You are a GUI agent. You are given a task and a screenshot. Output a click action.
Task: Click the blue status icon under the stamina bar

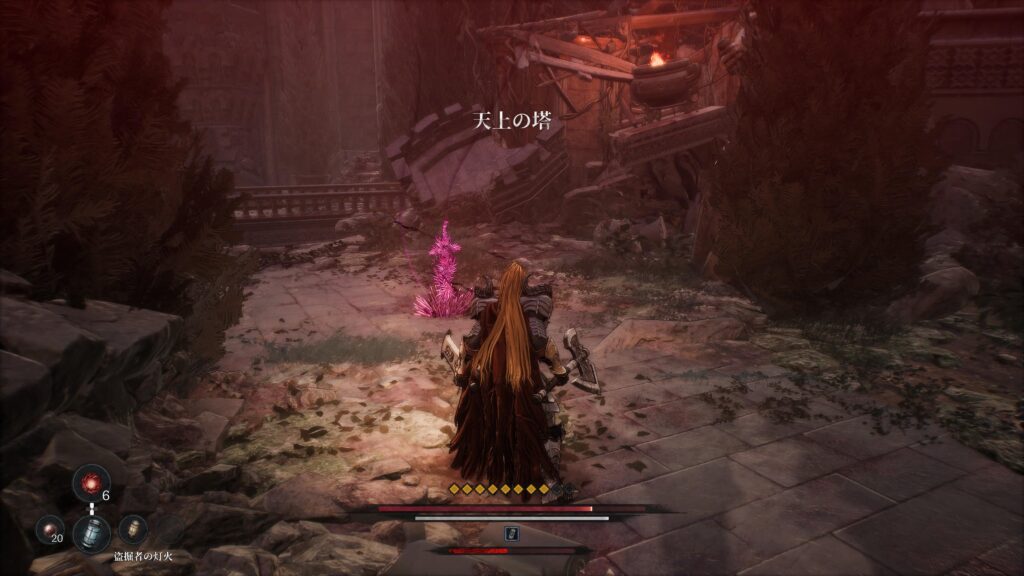[x=512, y=534]
